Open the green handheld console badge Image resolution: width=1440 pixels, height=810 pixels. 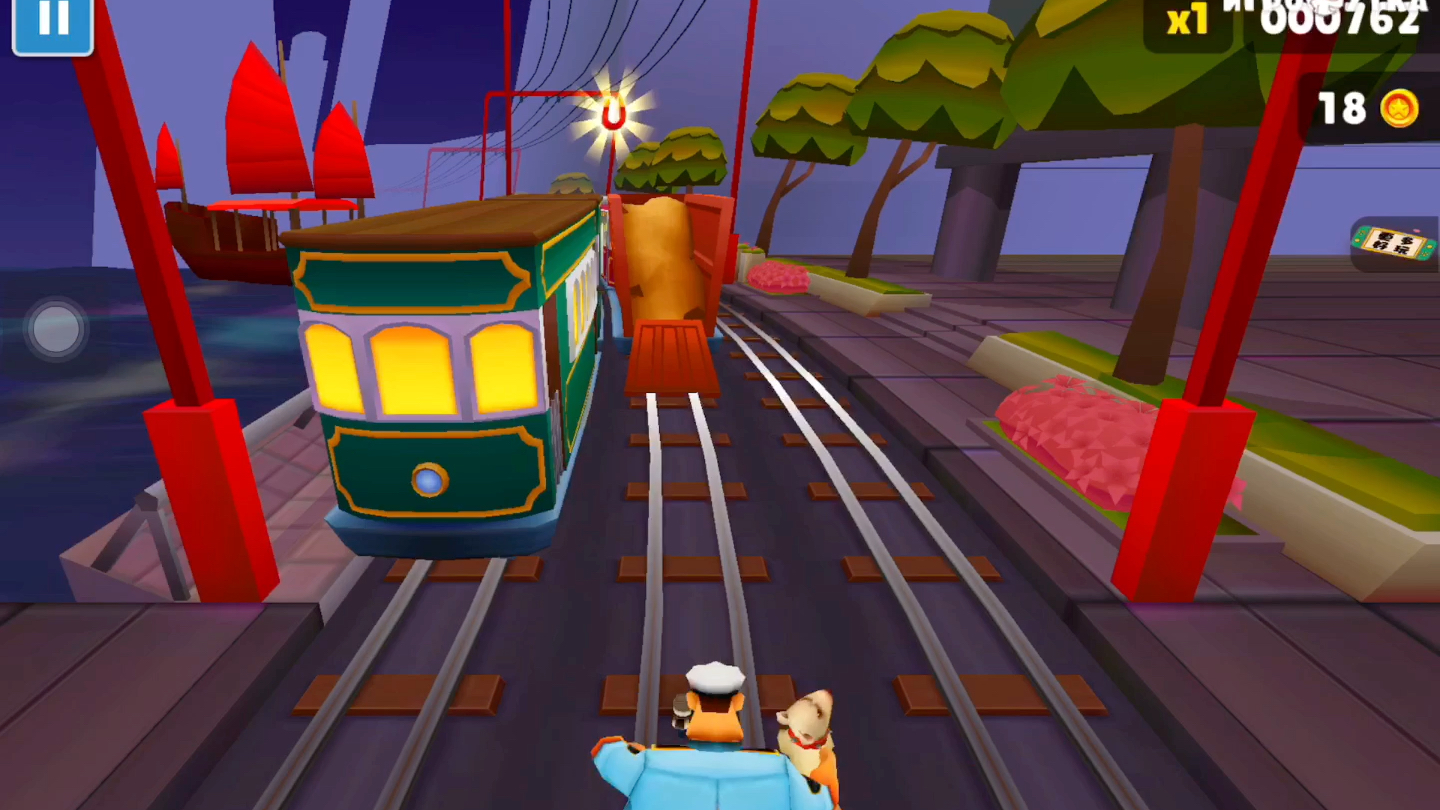pos(1395,243)
